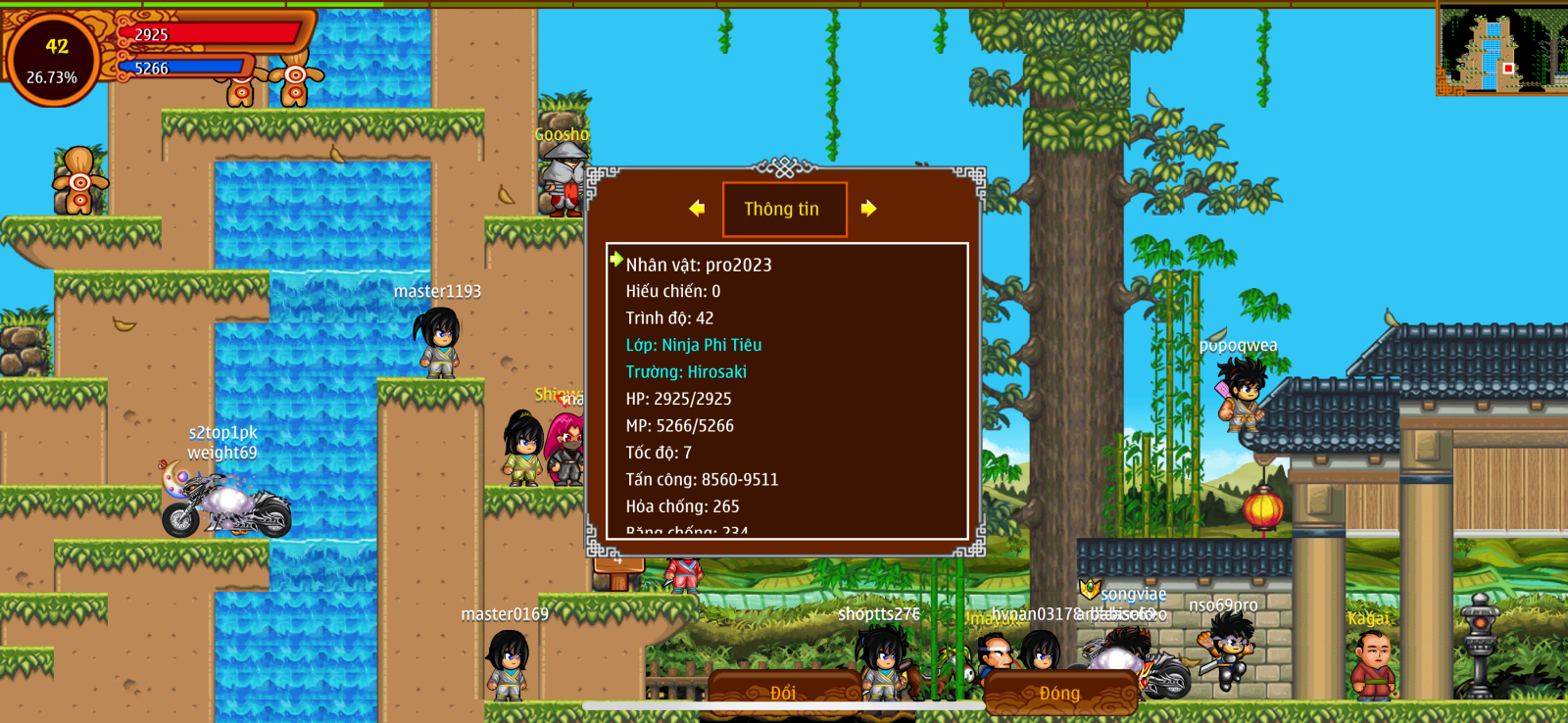Viewport: 1568px width, 723px height.
Task: Go to previous tab with left arrow
Action: tap(697, 209)
